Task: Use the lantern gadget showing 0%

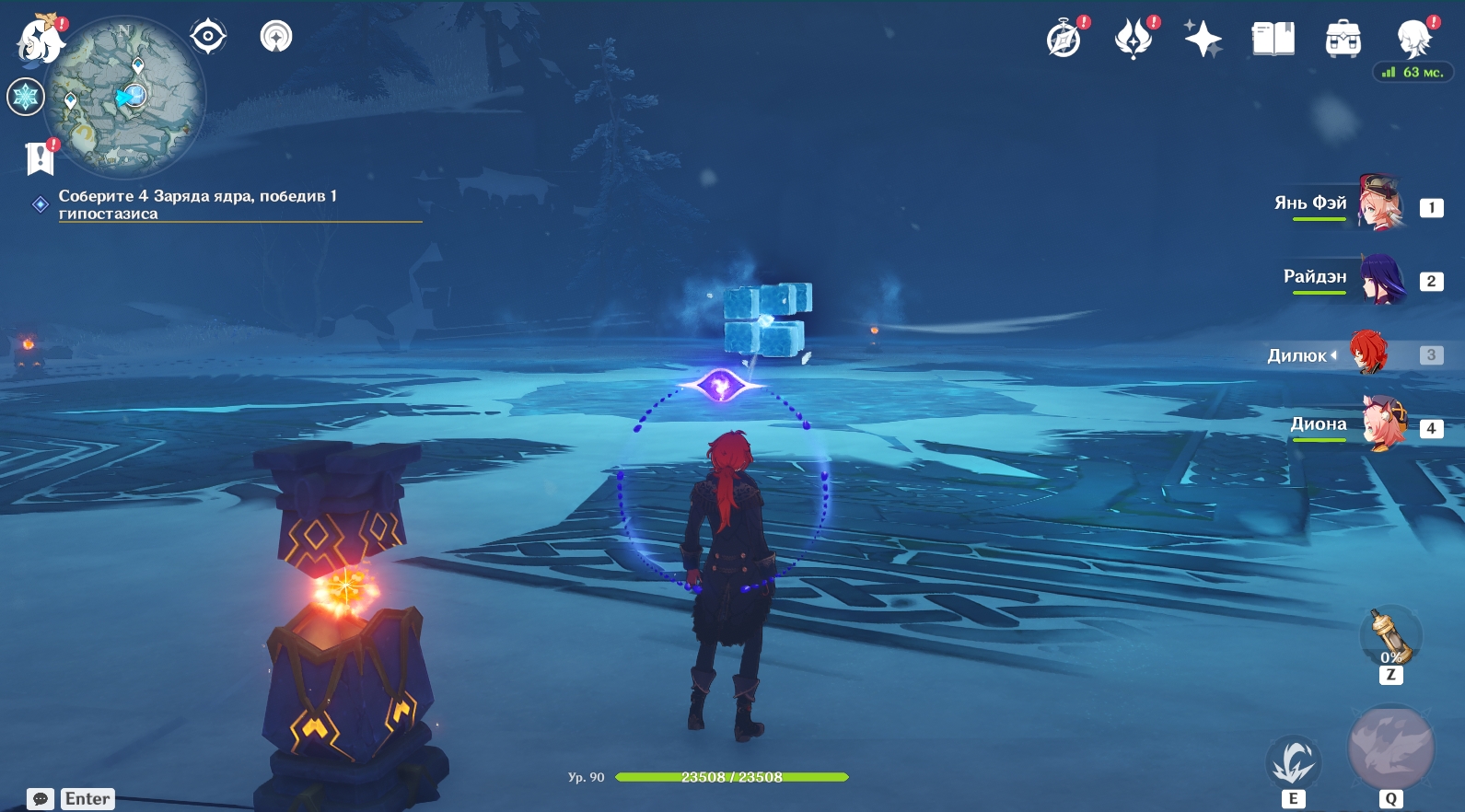Action: click(1390, 637)
